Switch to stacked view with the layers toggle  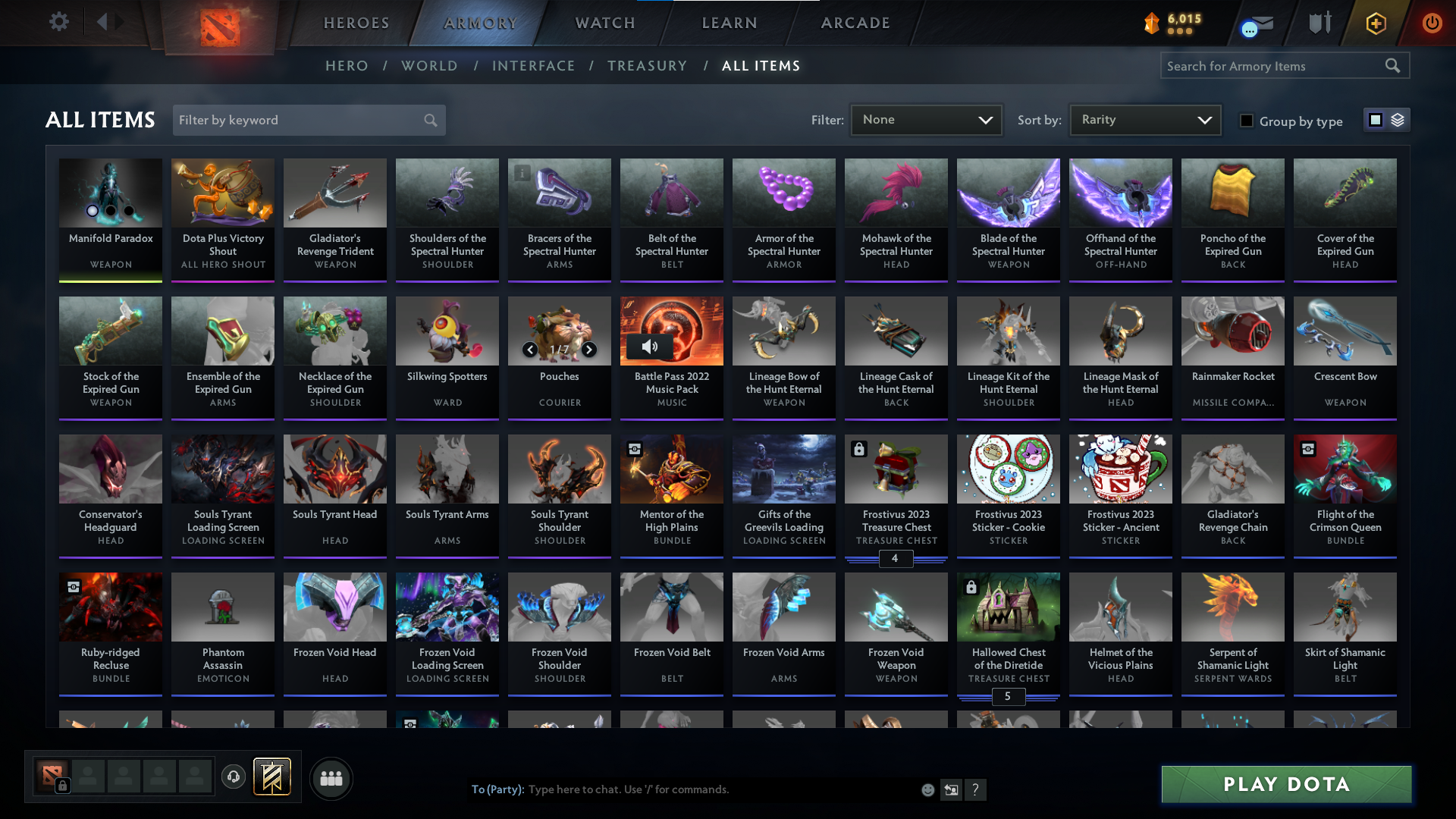click(1398, 119)
